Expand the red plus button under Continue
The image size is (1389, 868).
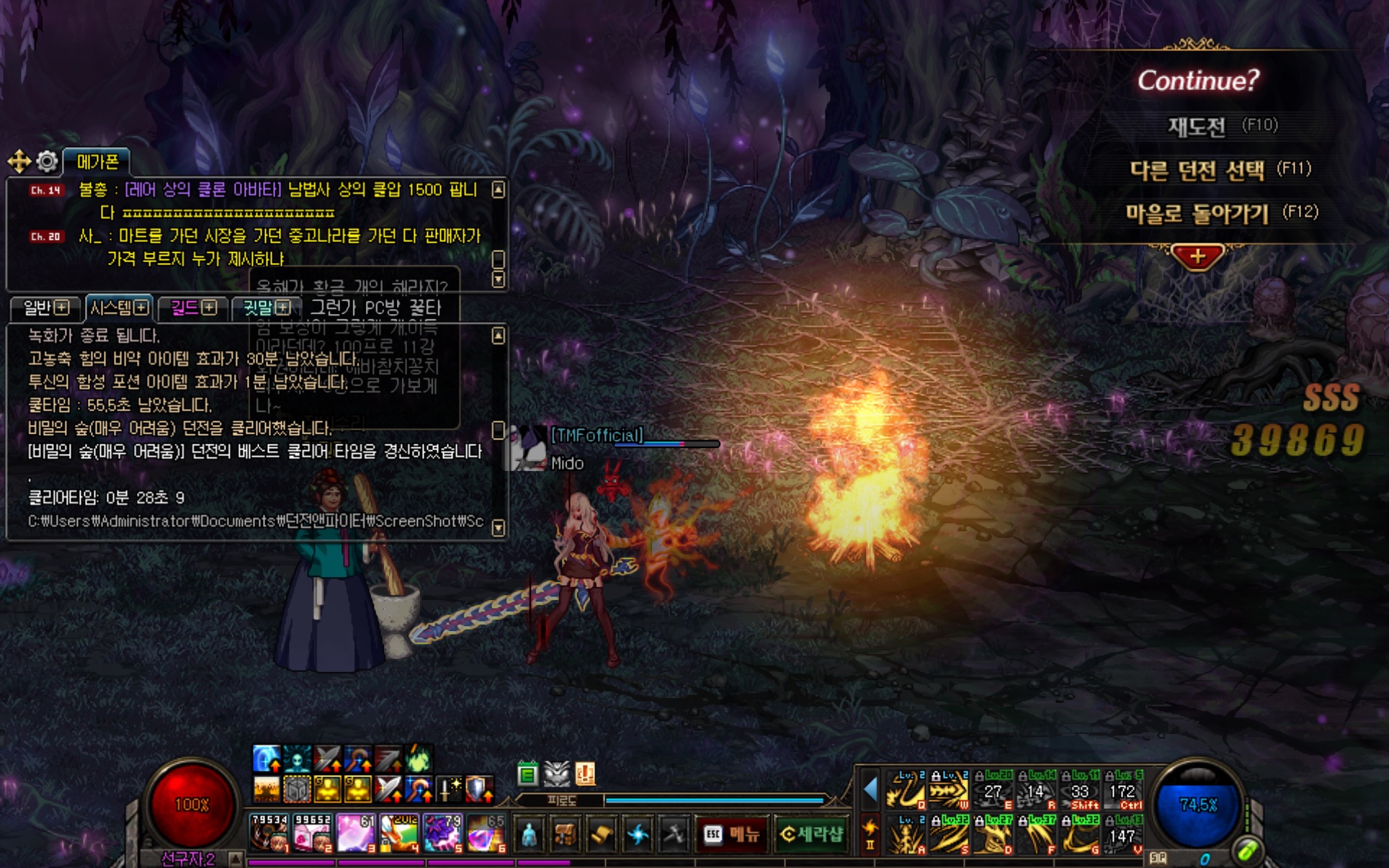(x=1197, y=256)
